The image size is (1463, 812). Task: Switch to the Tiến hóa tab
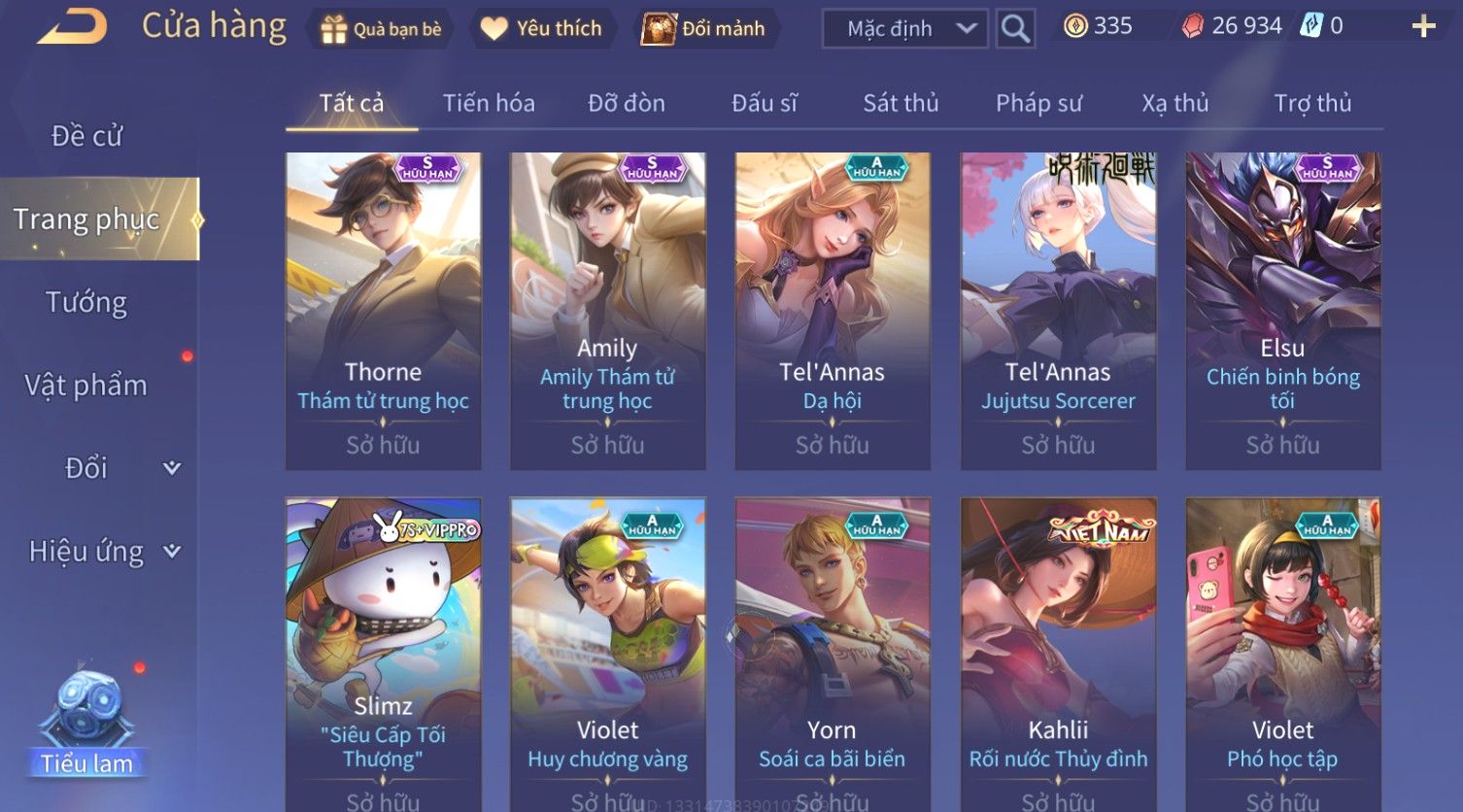point(489,103)
